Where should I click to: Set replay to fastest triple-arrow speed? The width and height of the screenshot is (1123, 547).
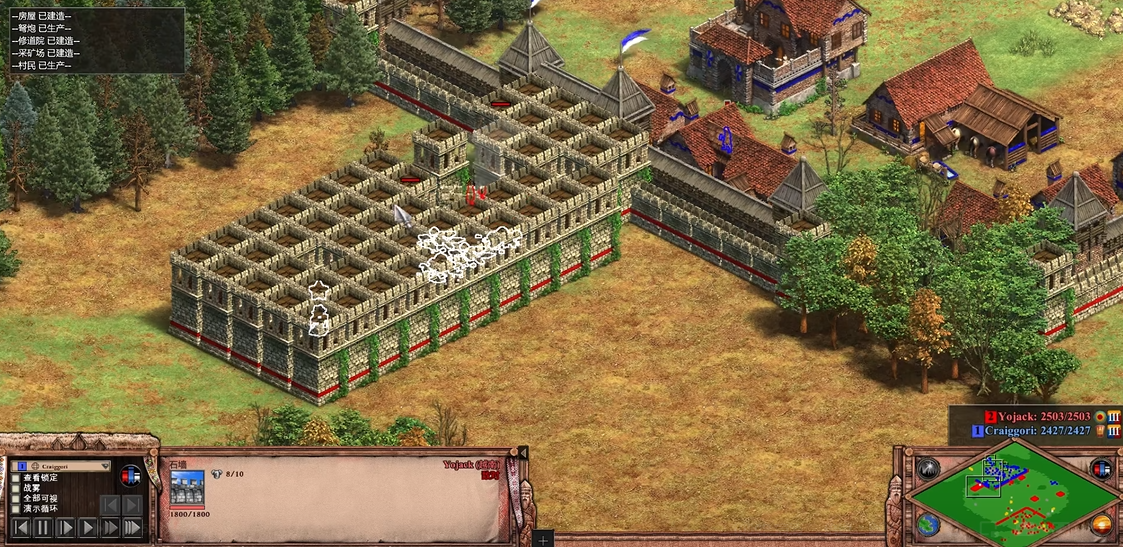point(133,527)
